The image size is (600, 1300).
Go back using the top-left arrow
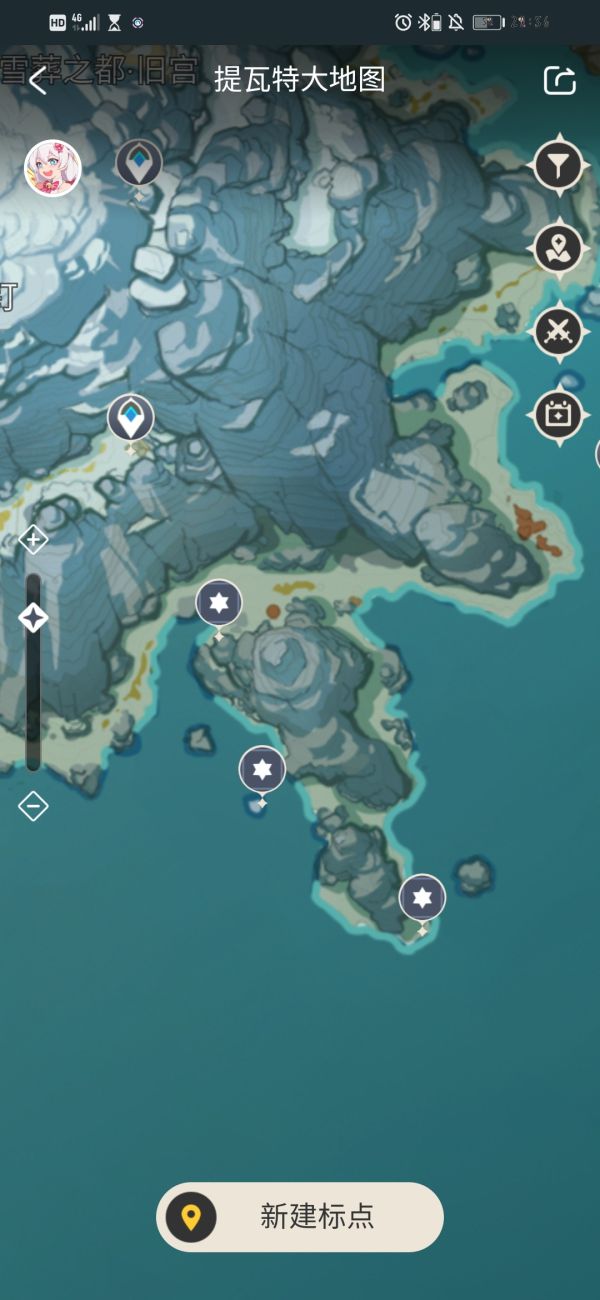[38, 81]
